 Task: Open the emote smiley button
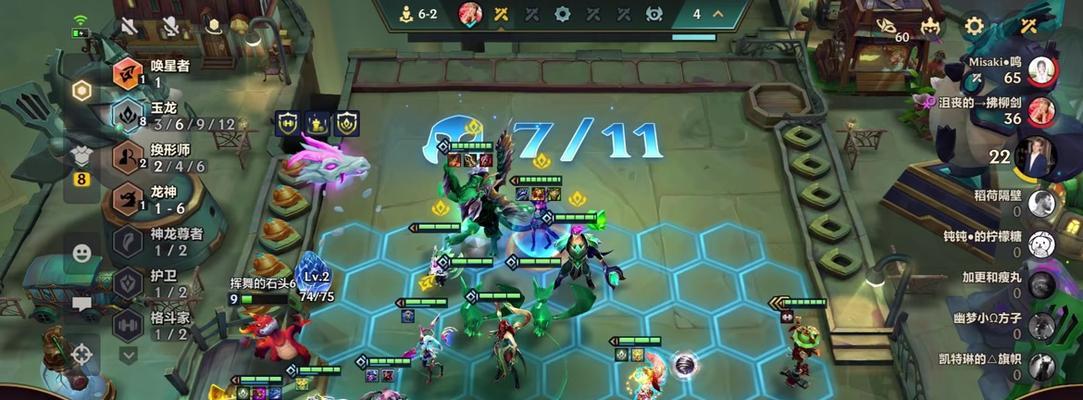point(82,252)
